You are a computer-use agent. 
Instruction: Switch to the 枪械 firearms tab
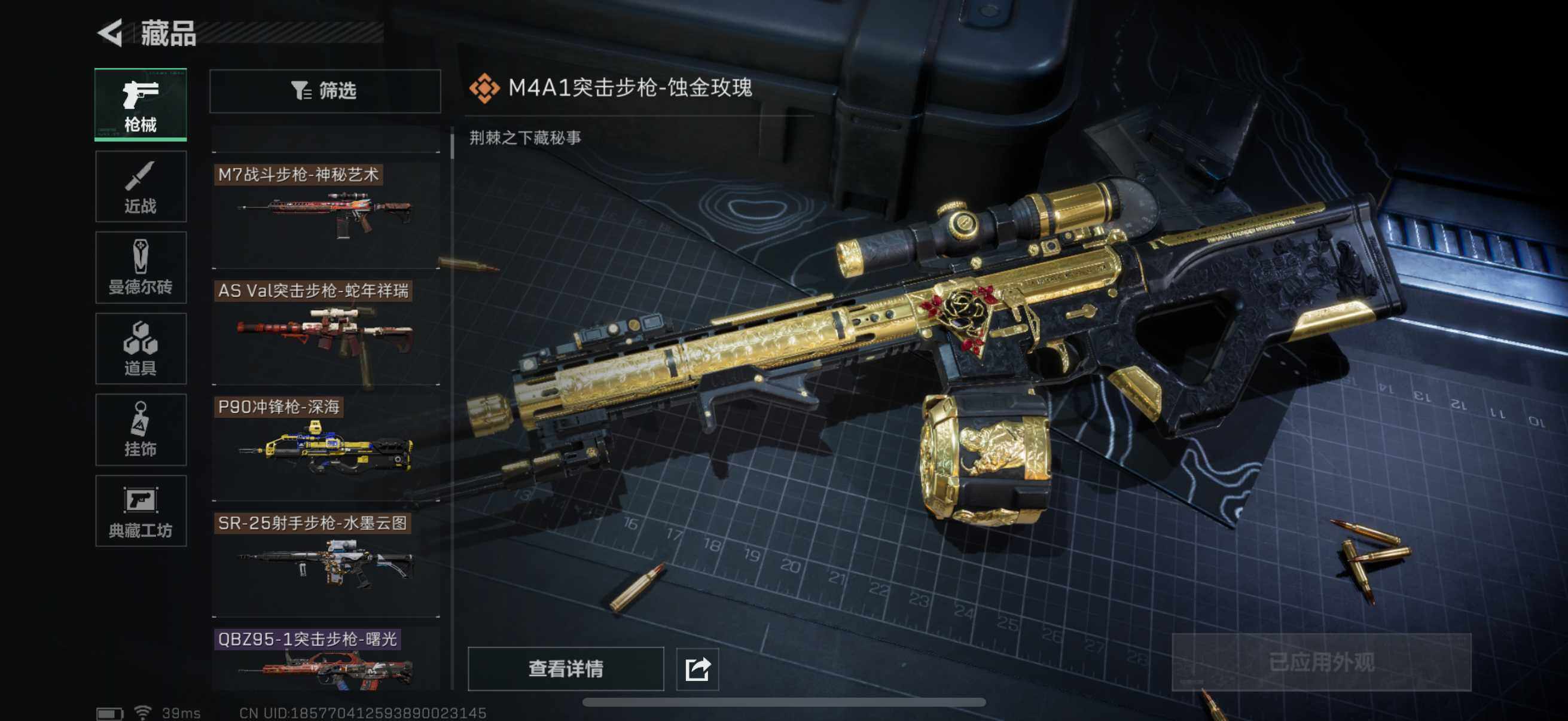[141, 105]
